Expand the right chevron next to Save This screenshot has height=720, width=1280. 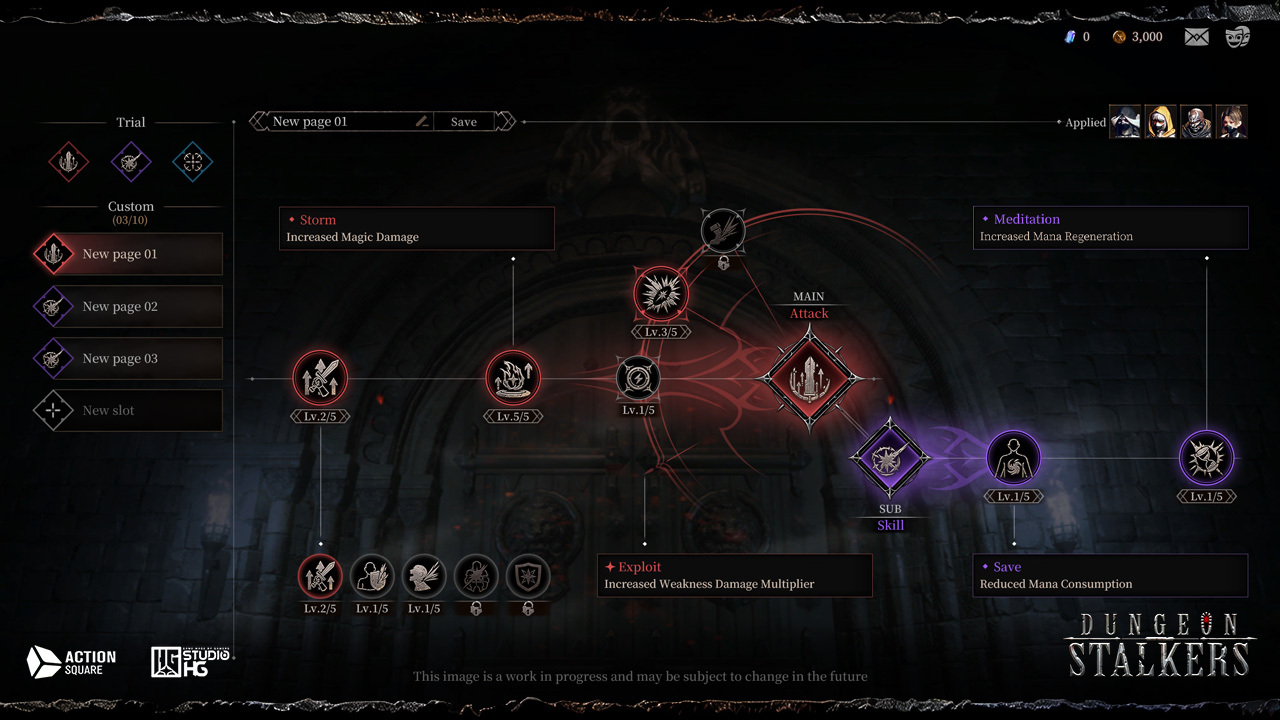pyautogui.click(x=507, y=120)
